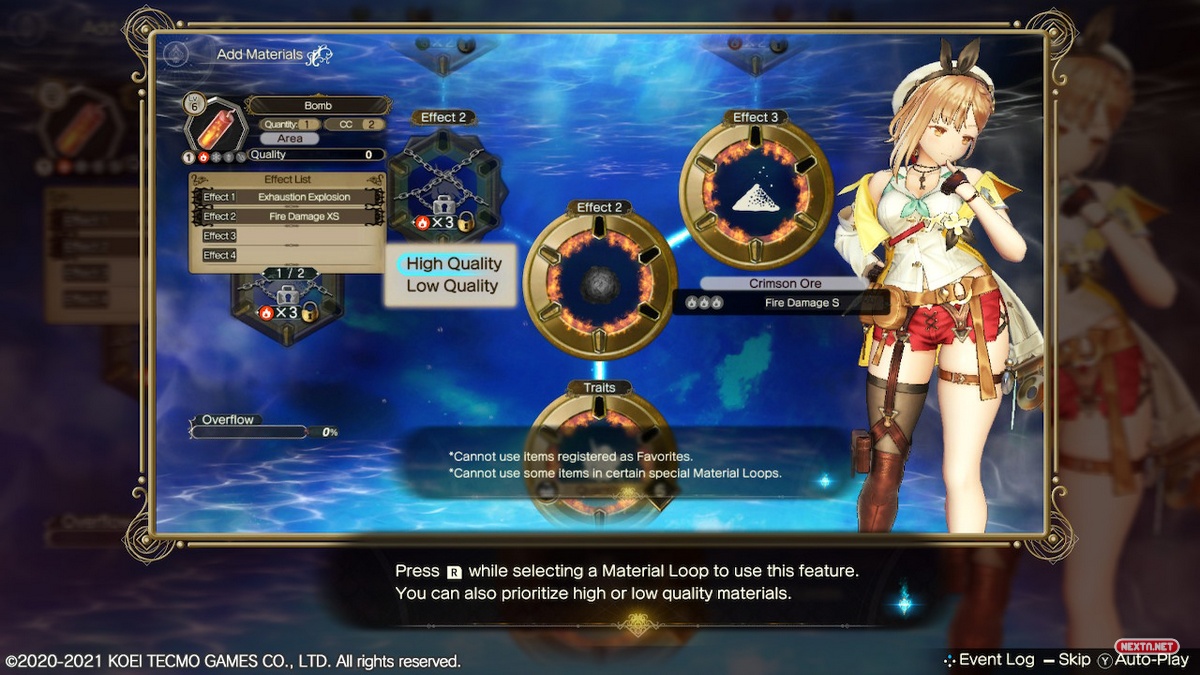Skip the tutorial dialogue
Image resolution: width=1200 pixels, height=675 pixels.
click(1066, 660)
